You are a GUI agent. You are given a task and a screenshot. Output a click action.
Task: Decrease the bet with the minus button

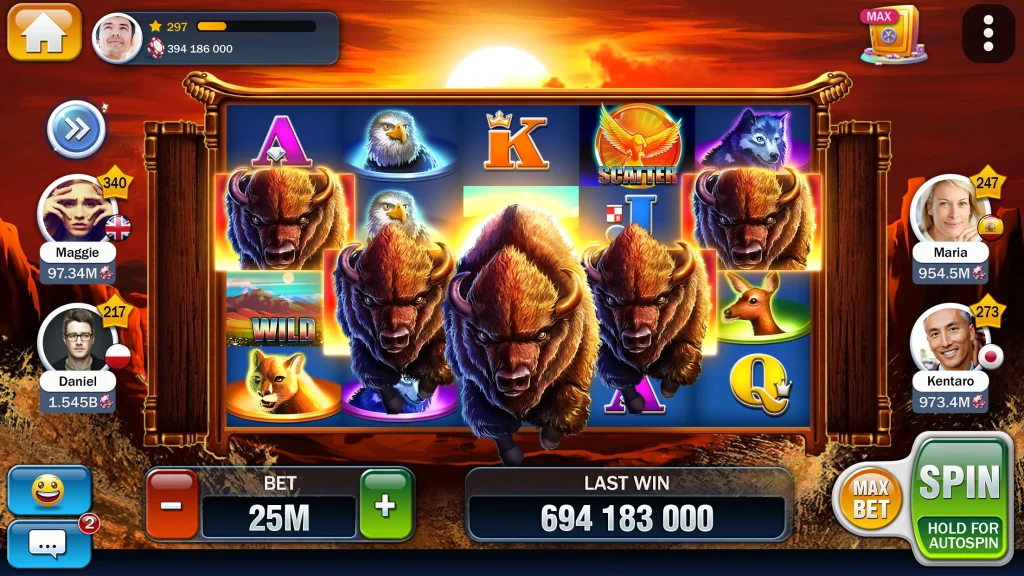172,504
